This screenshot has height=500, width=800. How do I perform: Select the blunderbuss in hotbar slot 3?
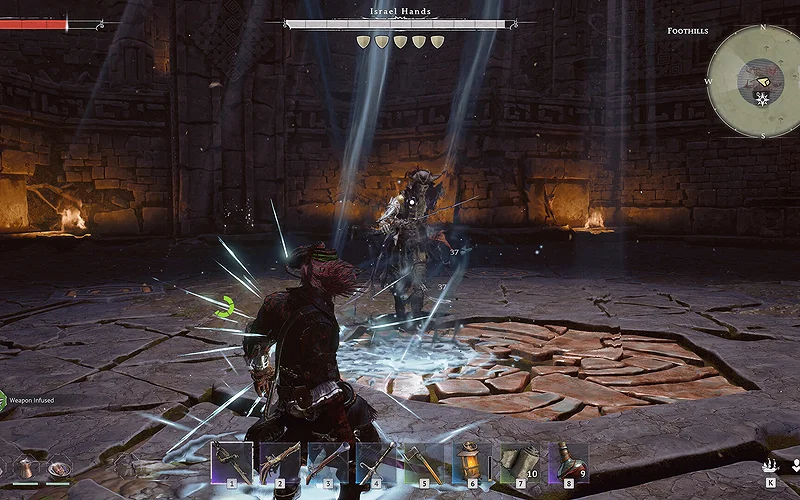328,463
